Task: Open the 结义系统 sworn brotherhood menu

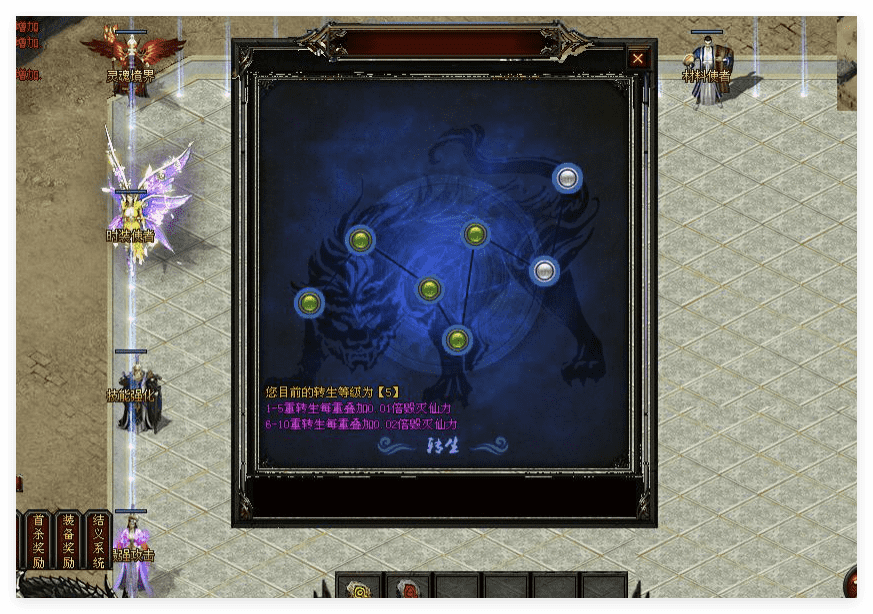Action: [98, 541]
